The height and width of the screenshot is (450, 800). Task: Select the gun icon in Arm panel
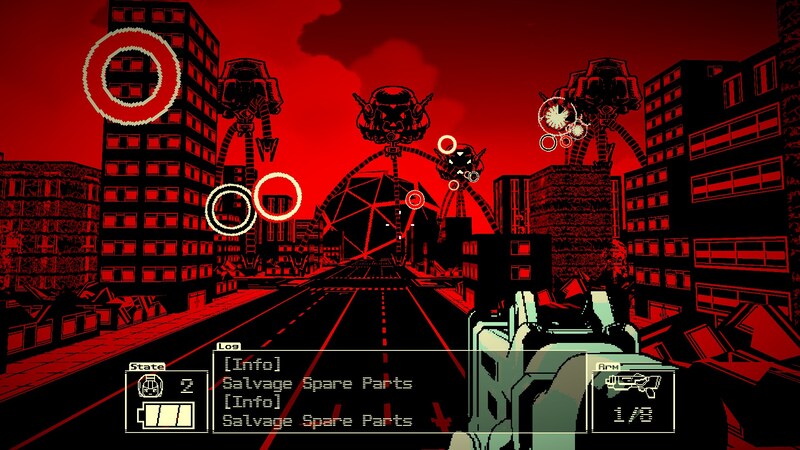tap(632, 385)
